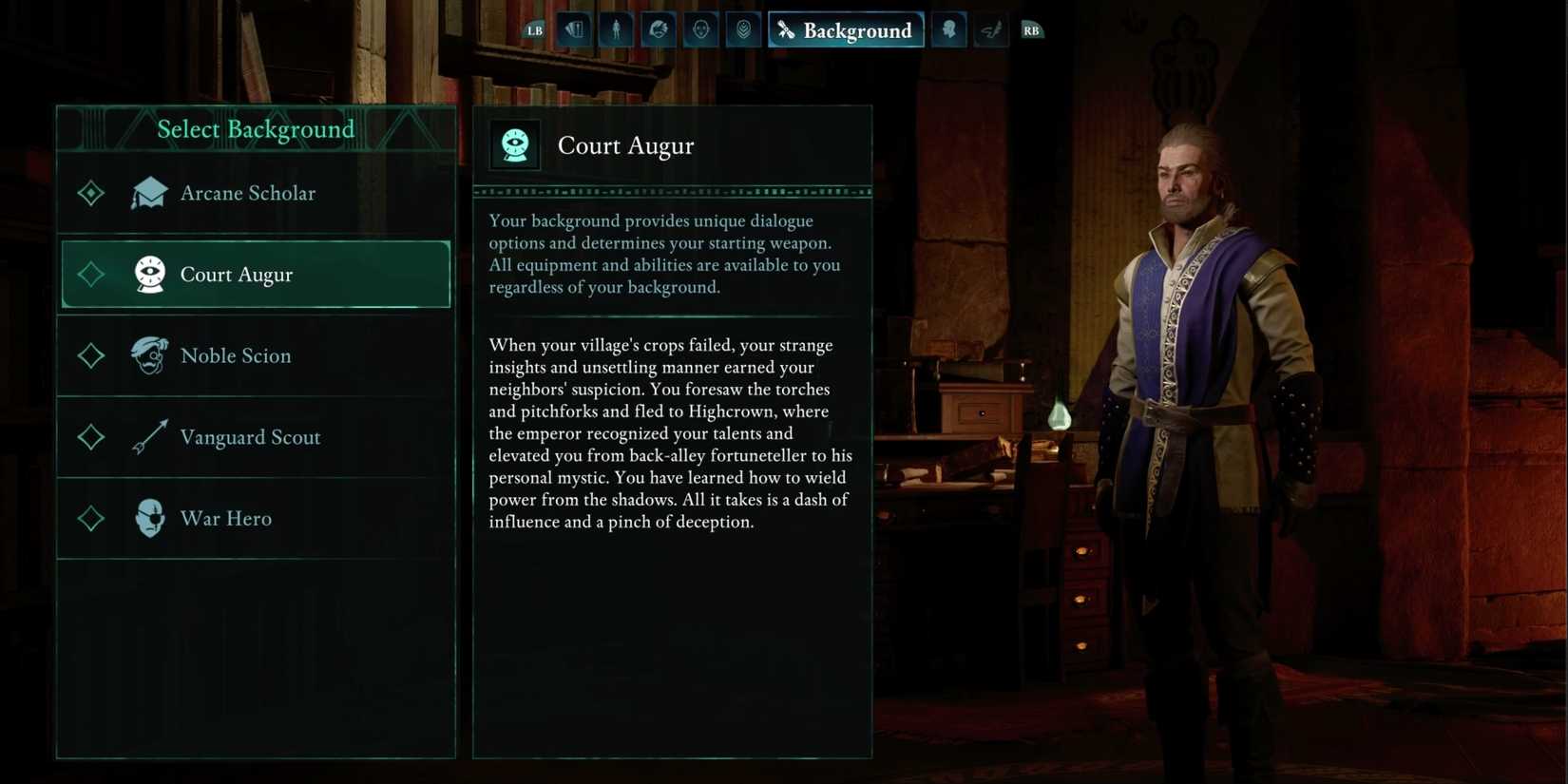
Task: Select the Court Augur list entry
Action: [x=255, y=274]
